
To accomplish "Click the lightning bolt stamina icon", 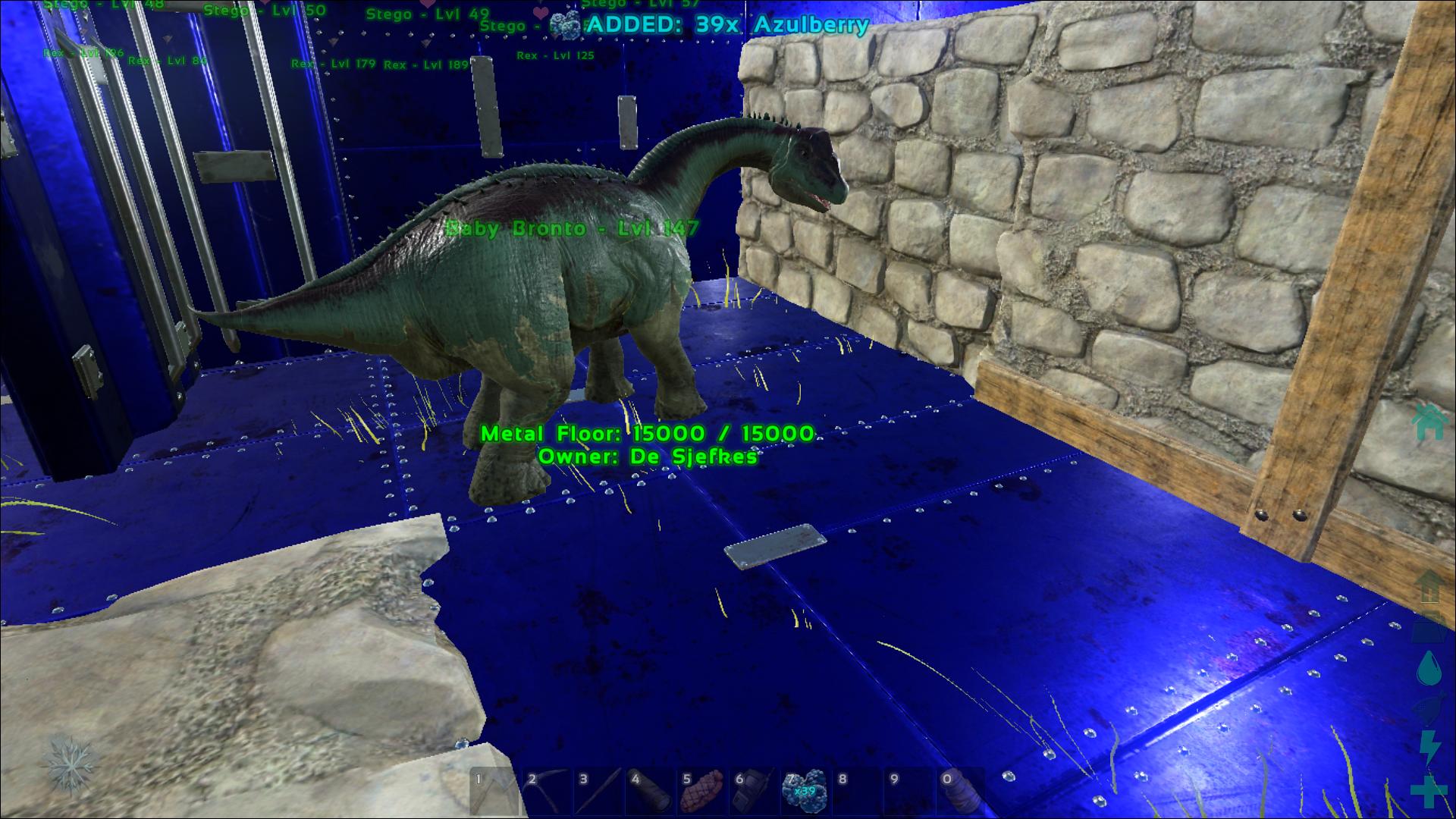I will pos(1428,748).
